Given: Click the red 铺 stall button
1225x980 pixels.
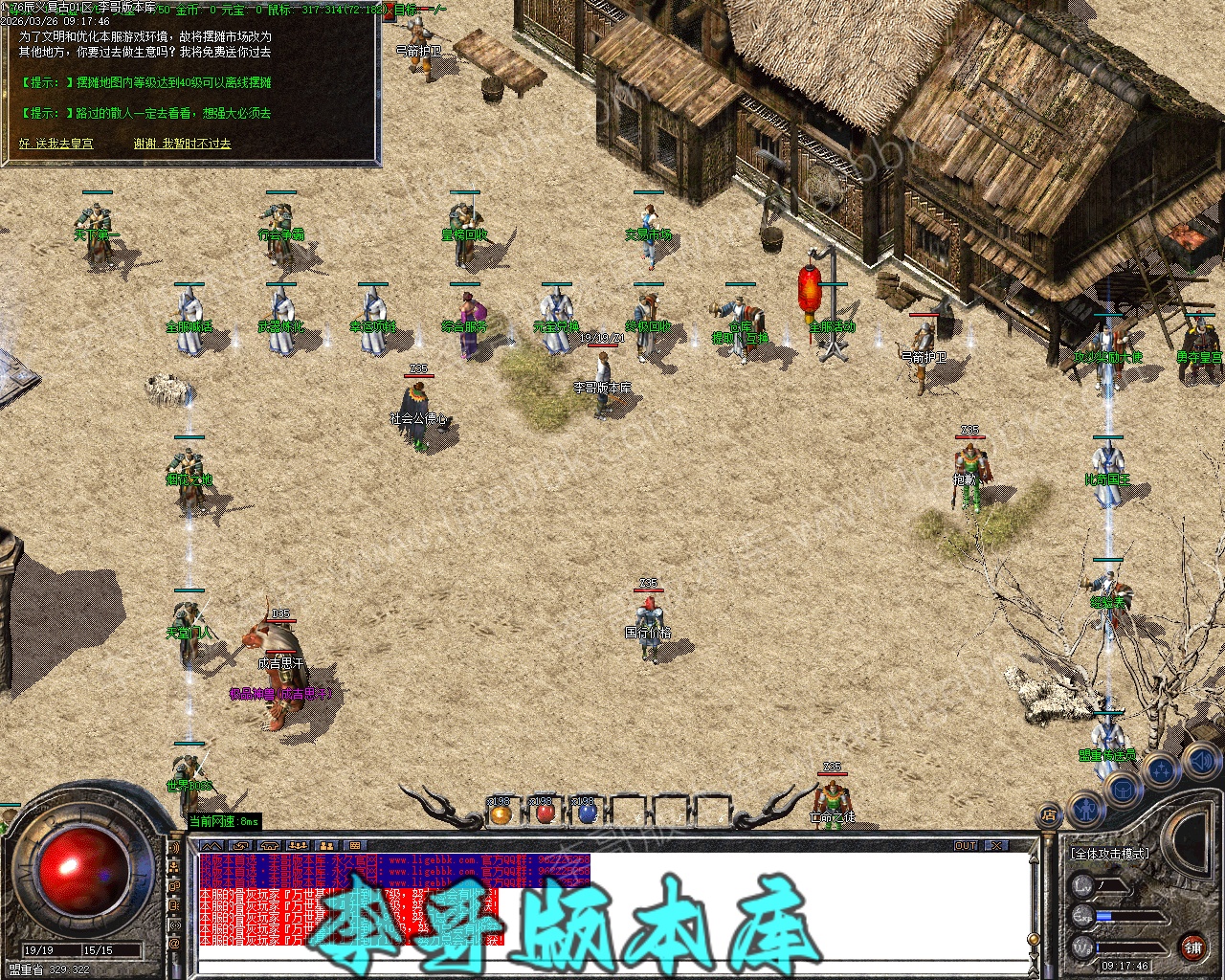Looking at the screenshot, I should [x=1192, y=947].
